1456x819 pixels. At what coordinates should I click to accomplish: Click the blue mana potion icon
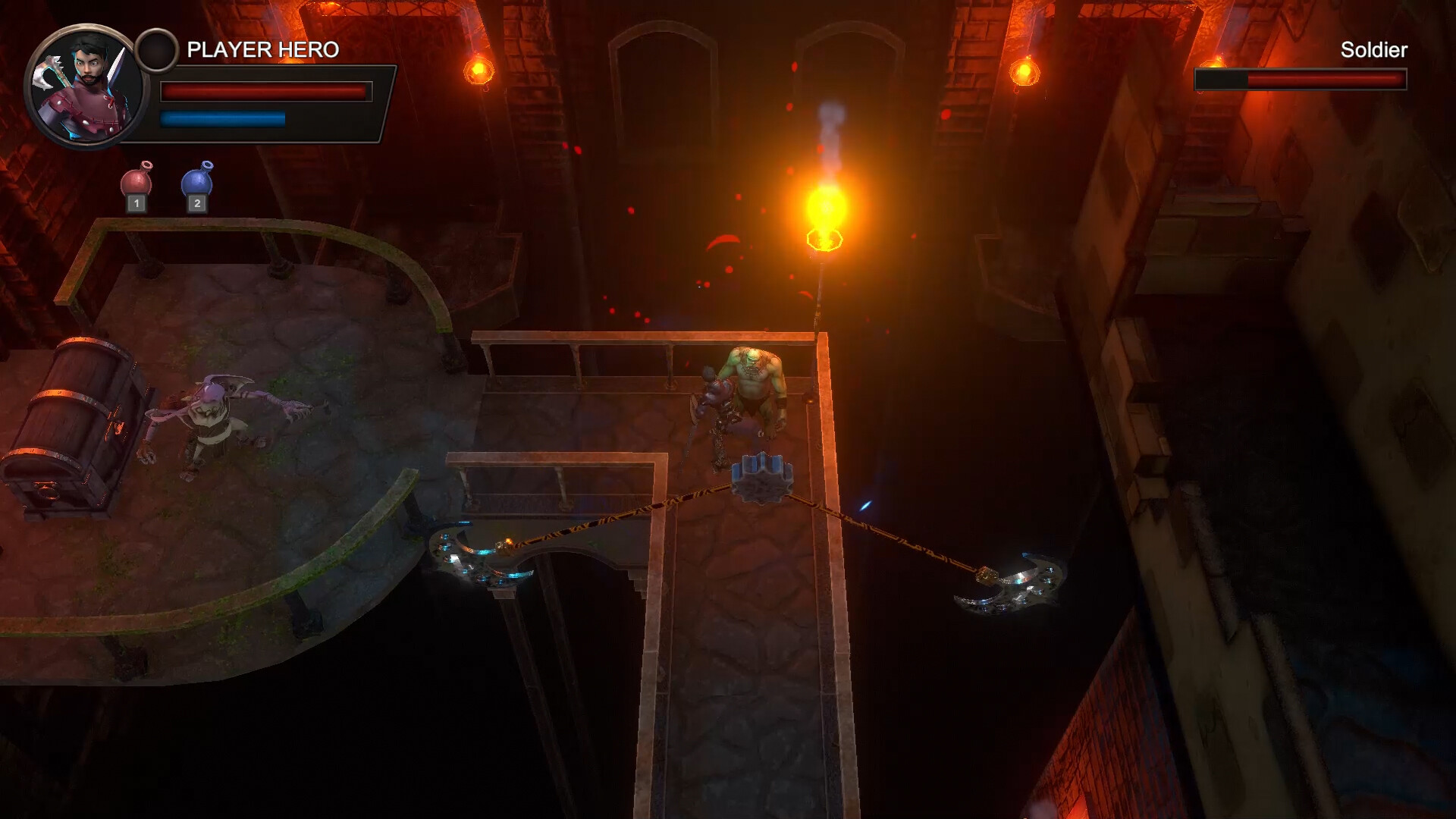coord(197,178)
